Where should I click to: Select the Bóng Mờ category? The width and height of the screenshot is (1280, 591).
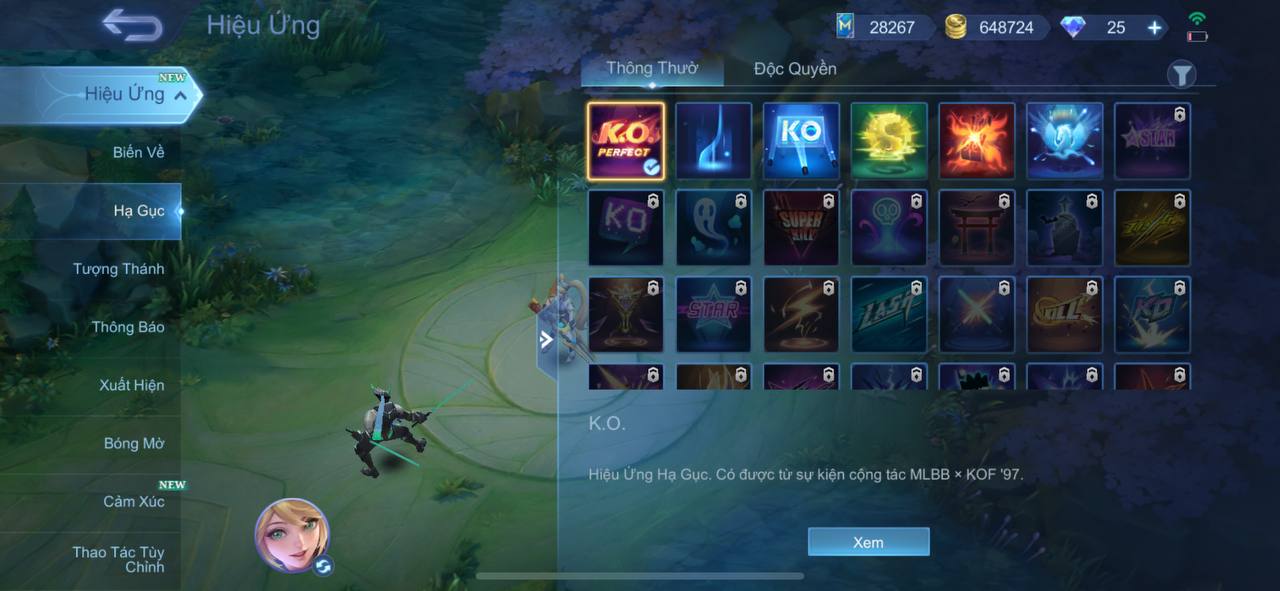coord(134,443)
